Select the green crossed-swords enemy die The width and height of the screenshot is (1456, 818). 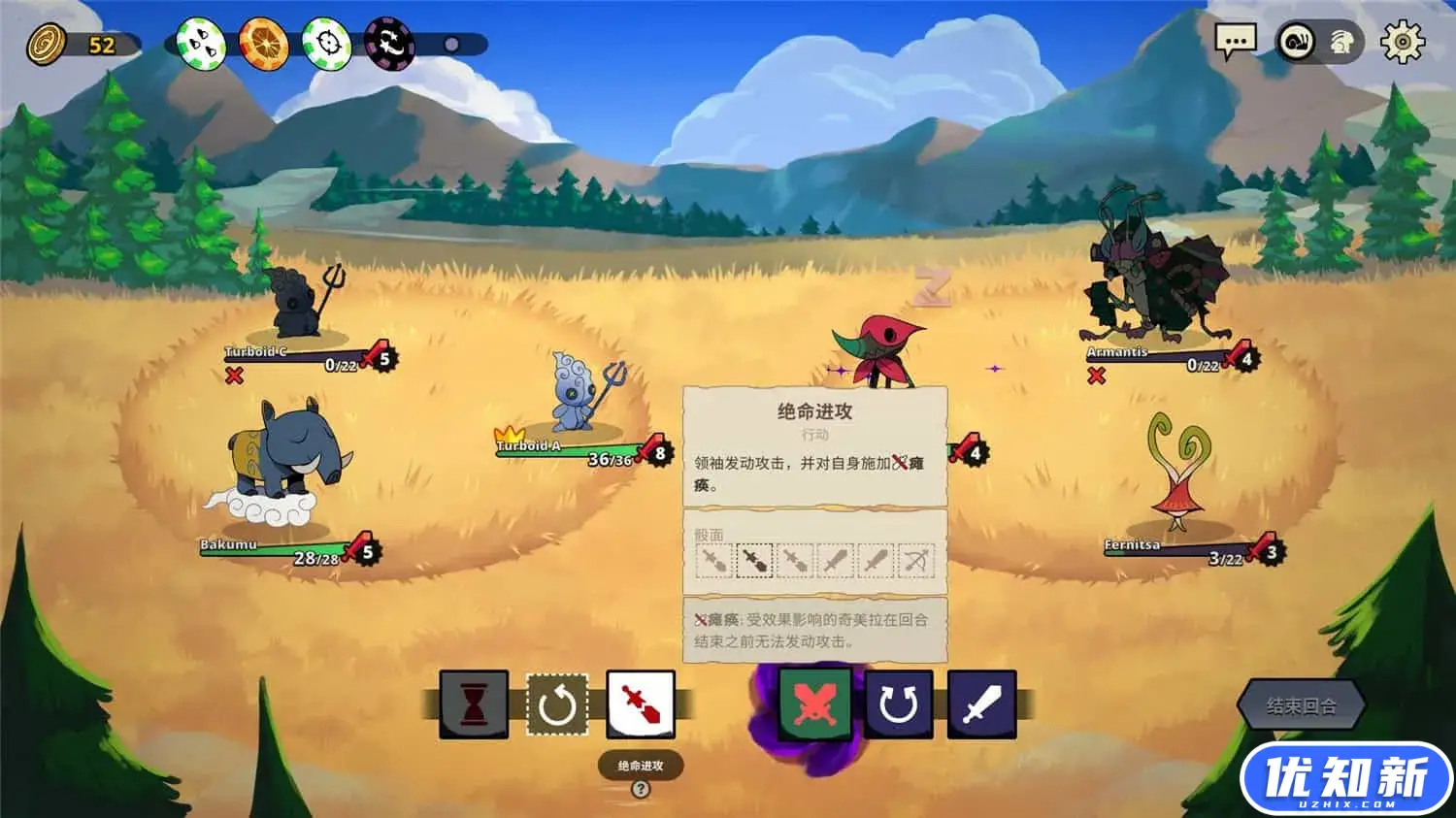pyautogui.click(x=814, y=703)
